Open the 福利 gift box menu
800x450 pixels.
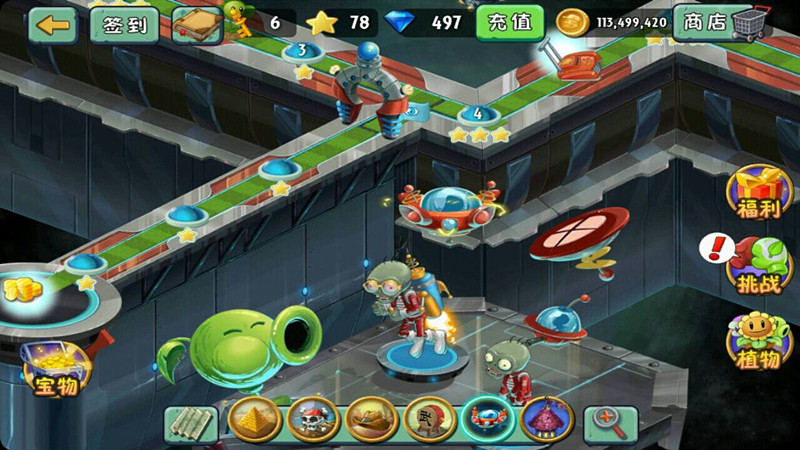pos(759,193)
